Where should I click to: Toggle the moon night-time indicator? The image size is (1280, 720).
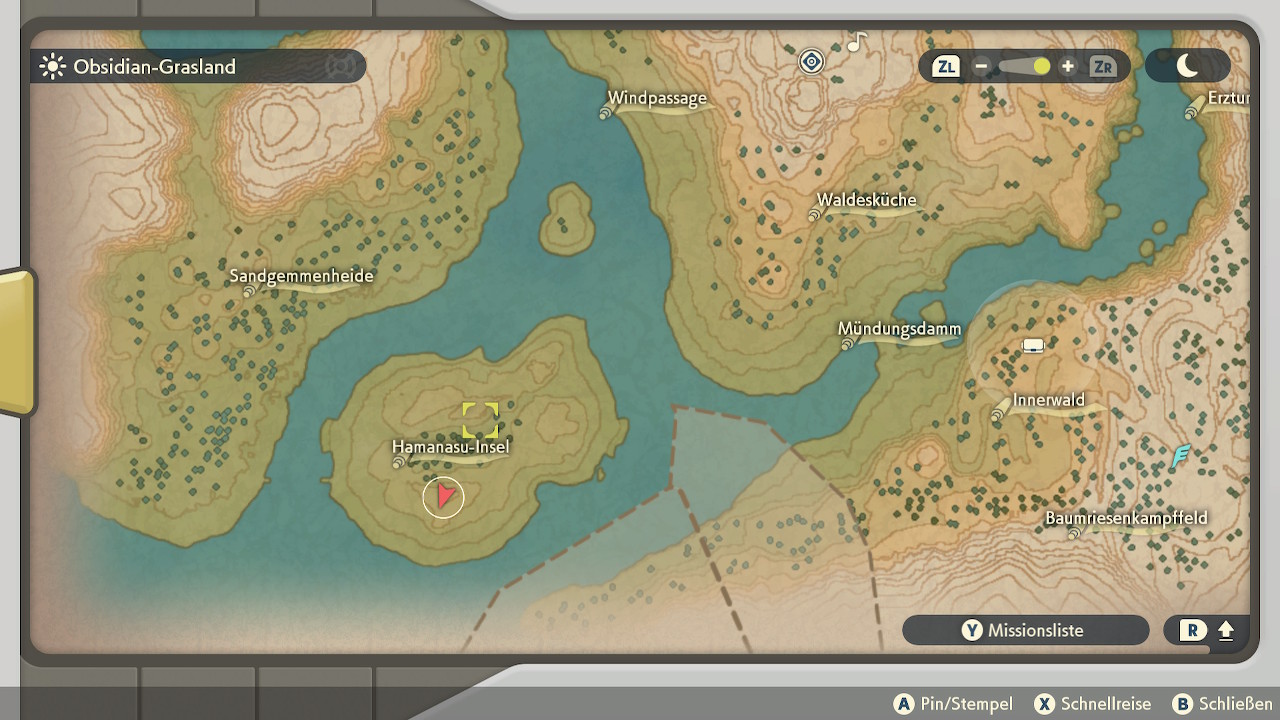tap(1187, 66)
